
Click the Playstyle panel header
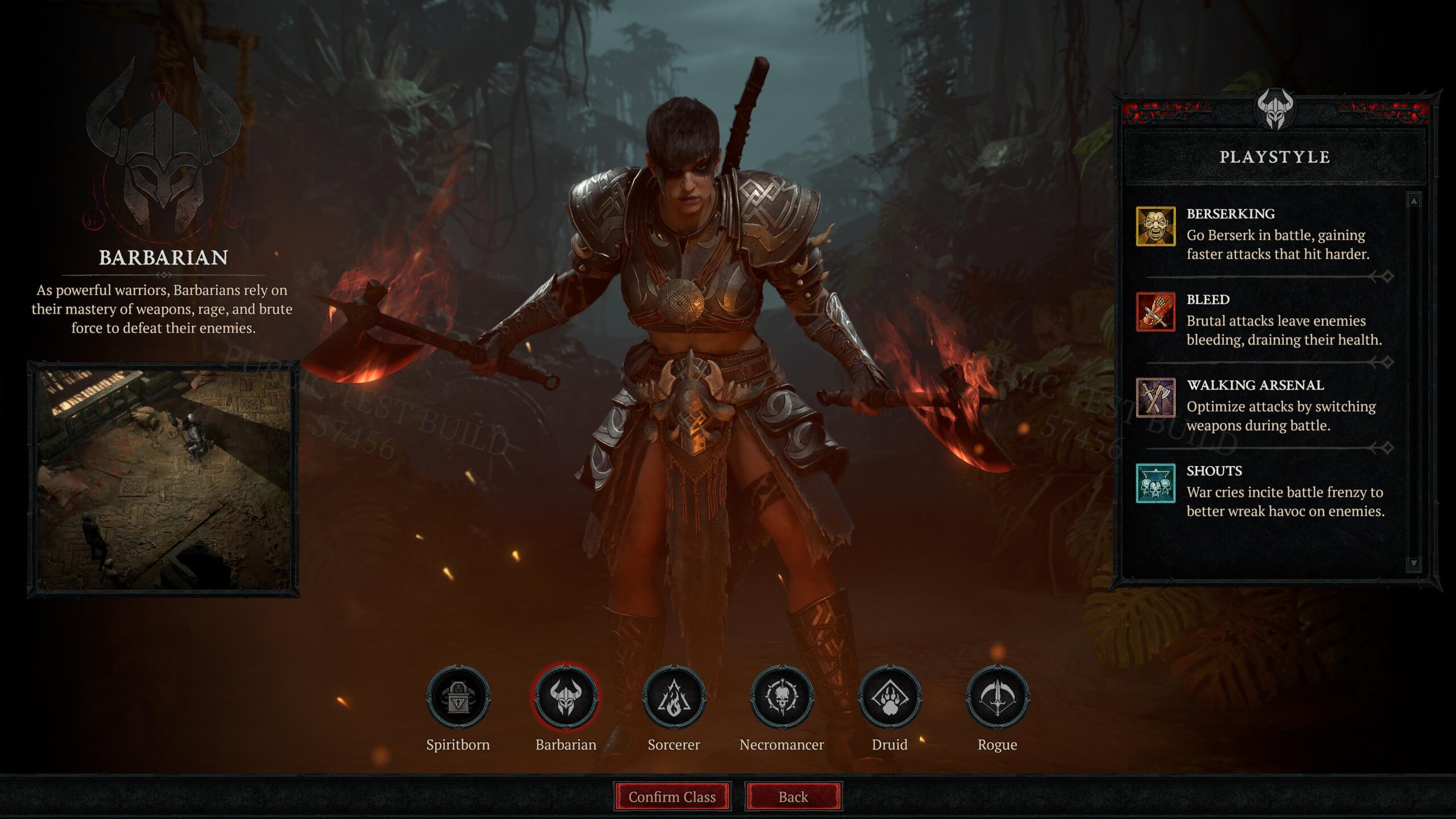tap(1276, 158)
